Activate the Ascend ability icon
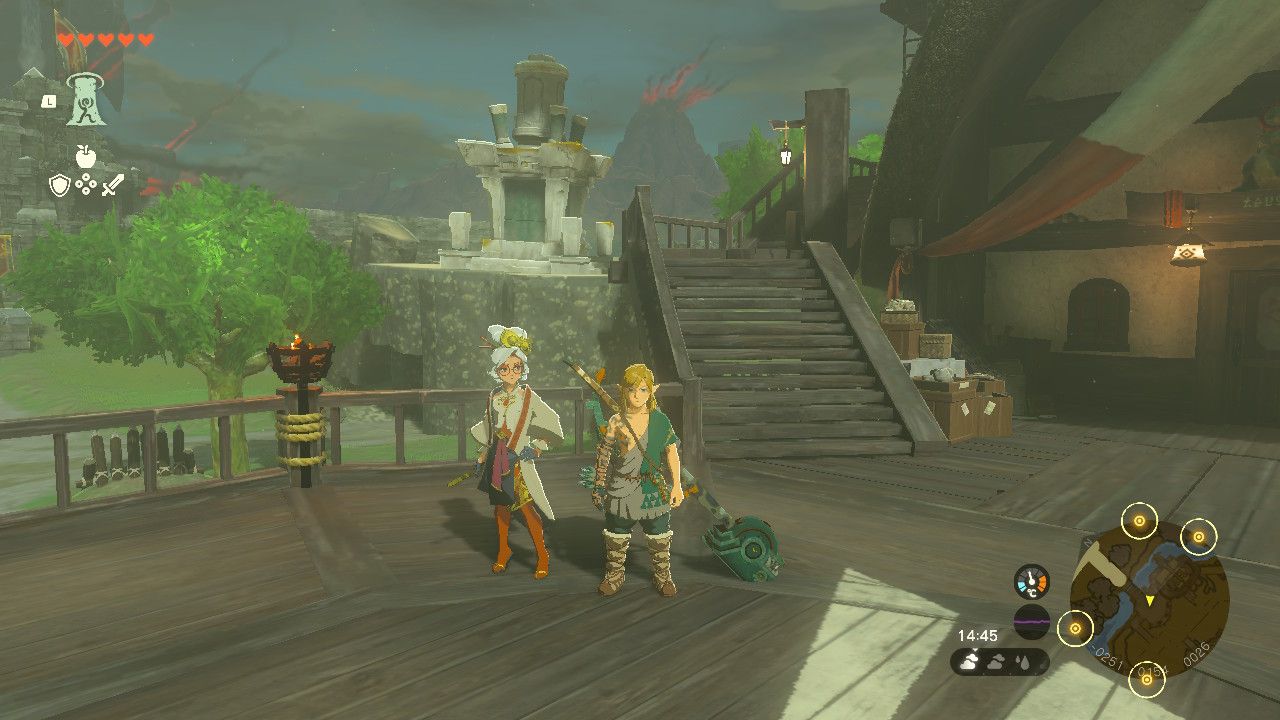This screenshot has height=720, width=1280. pos(86,100)
